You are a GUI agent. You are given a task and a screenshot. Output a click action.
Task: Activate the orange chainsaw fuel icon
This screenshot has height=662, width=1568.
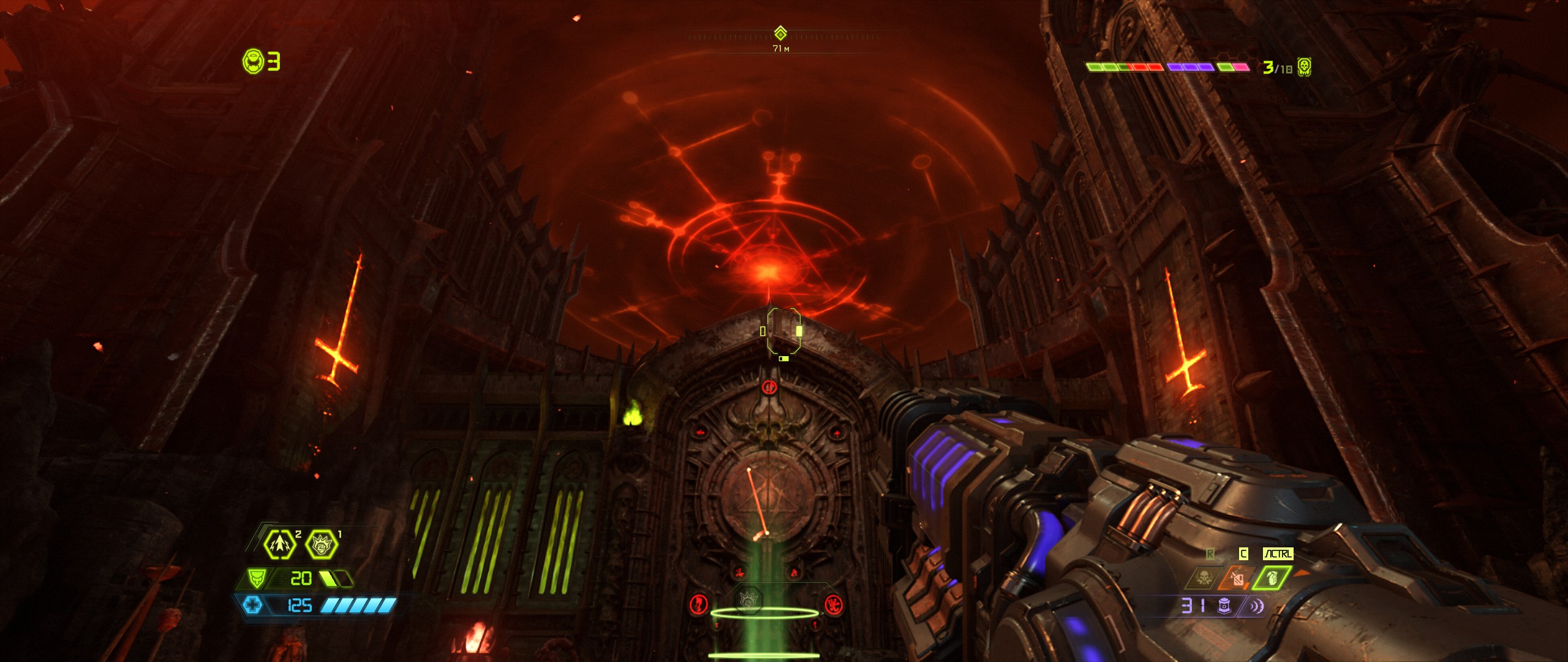[x=1237, y=578]
